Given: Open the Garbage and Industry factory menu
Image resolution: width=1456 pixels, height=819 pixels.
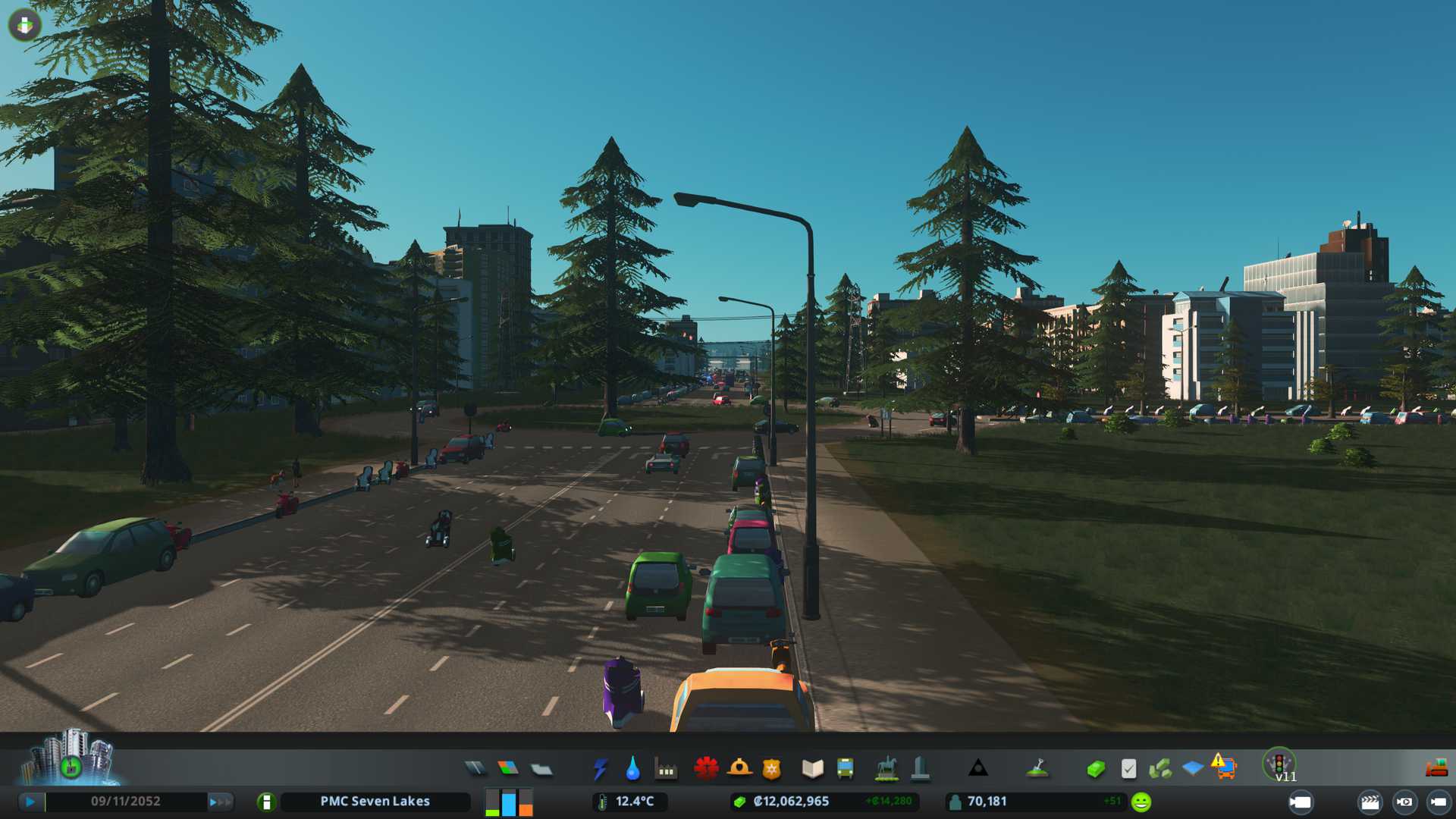Looking at the screenshot, I should (x=666, y=769).
